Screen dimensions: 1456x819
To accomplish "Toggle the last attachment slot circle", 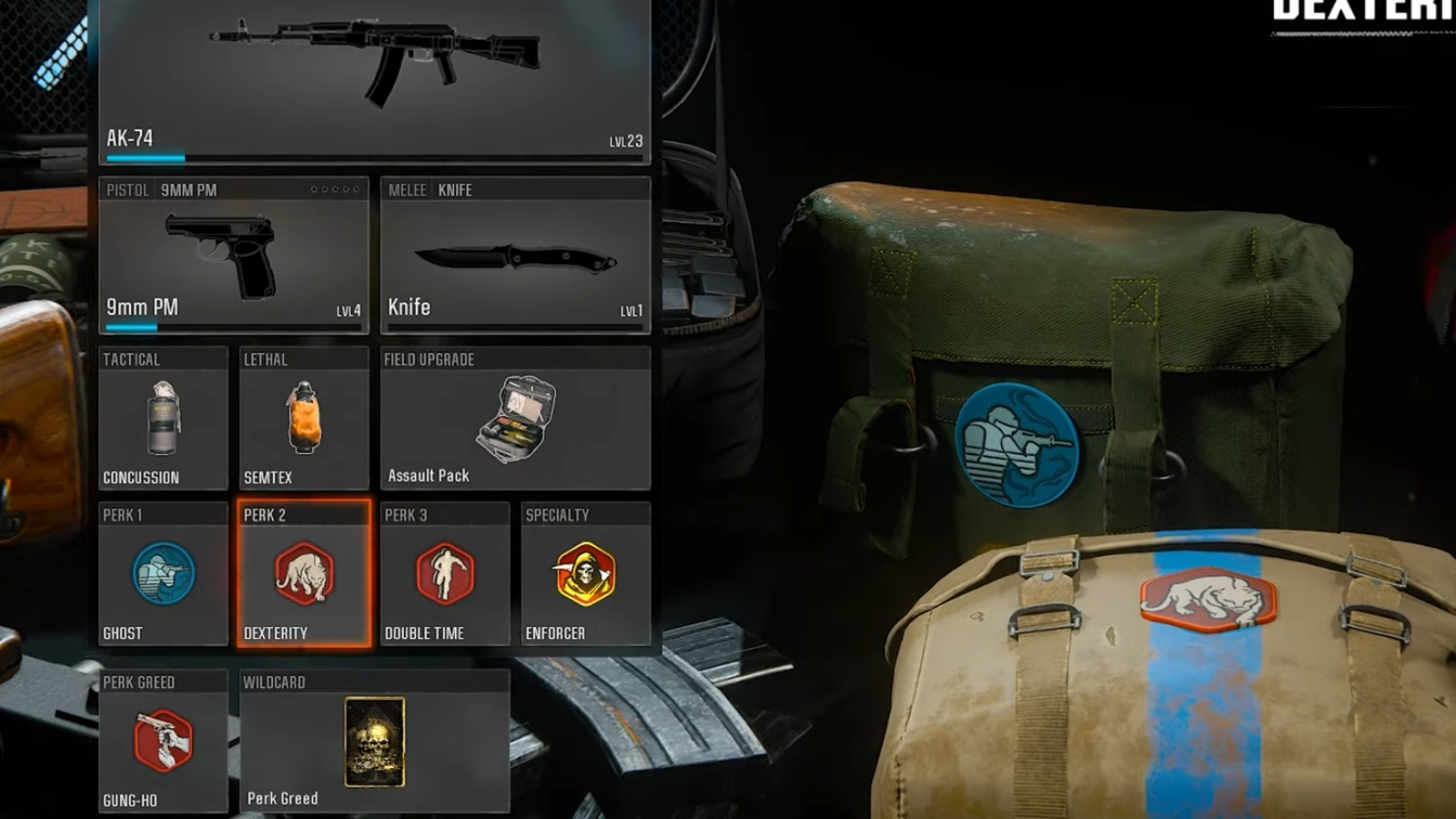I will (356, 188).
